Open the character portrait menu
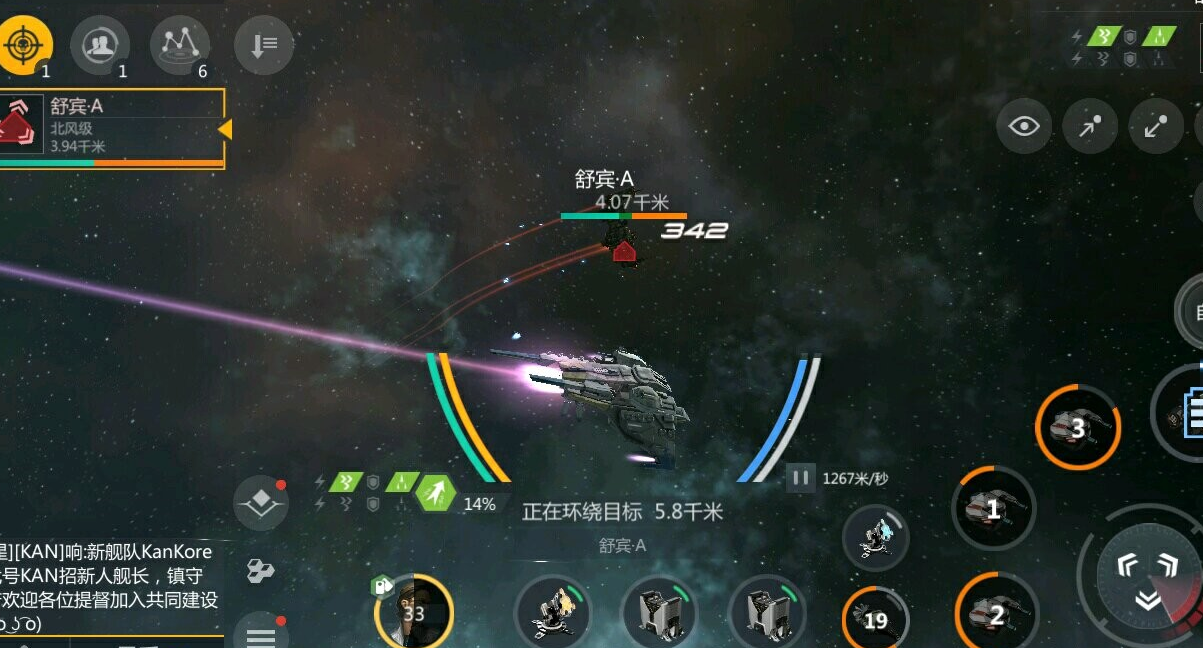This screenshot has width=1203, height=648. pos(413,611)
